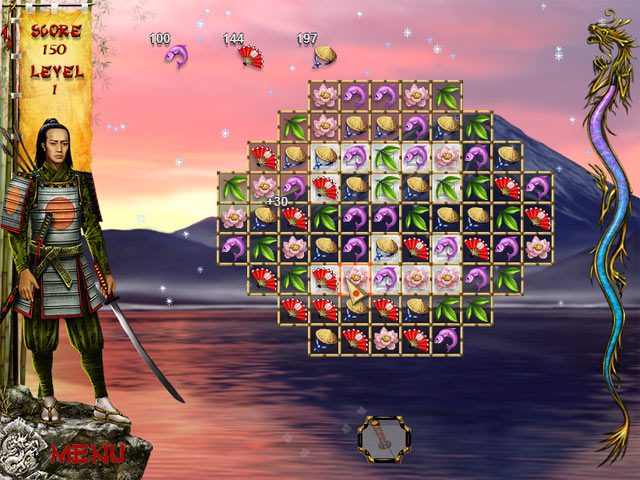This screenshot has height=480, width=640.
Task: Click the purple fish tile in the bottom row
Action: point(446,338)
